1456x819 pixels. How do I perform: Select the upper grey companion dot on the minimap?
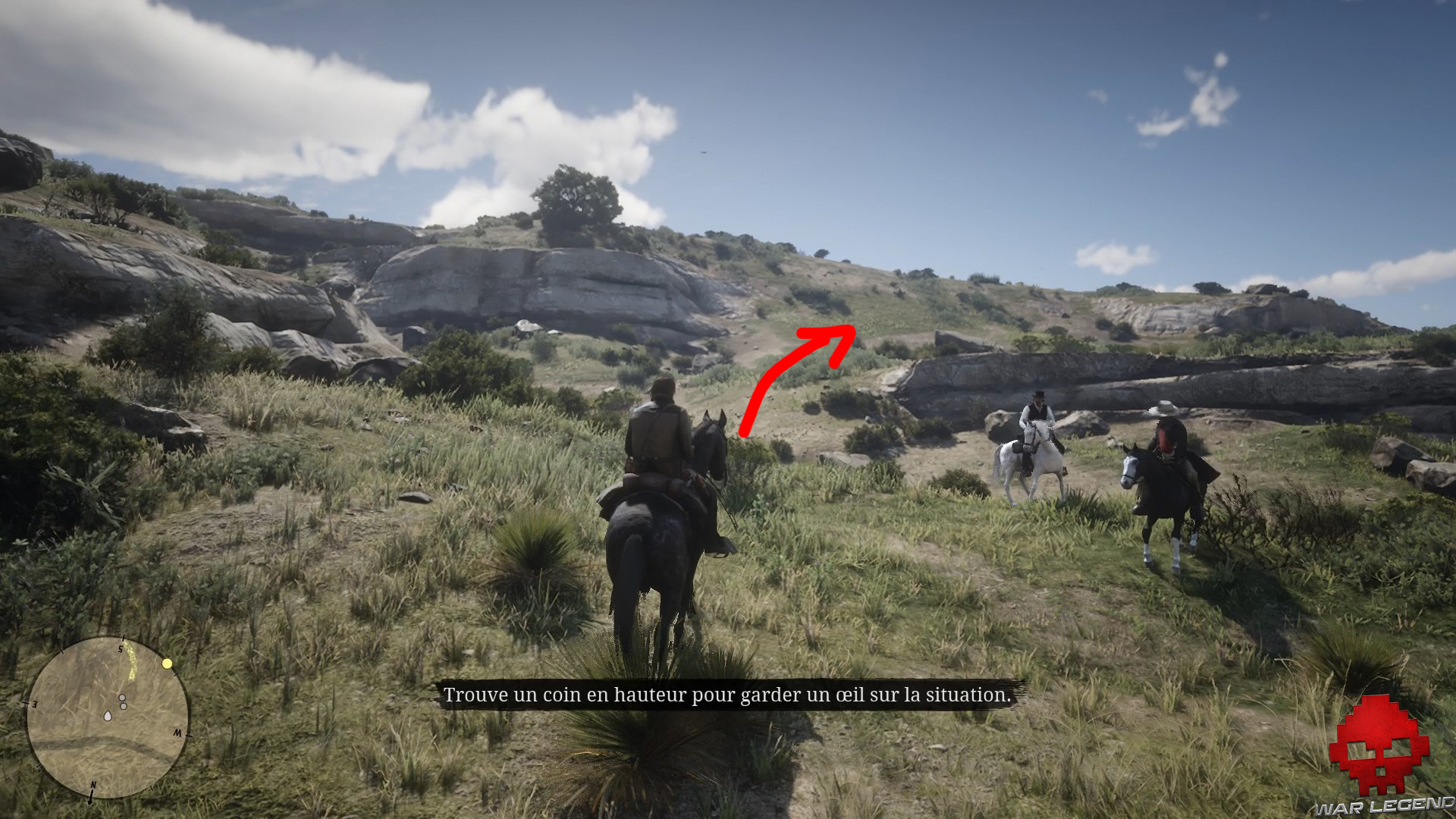click(122, 698)
